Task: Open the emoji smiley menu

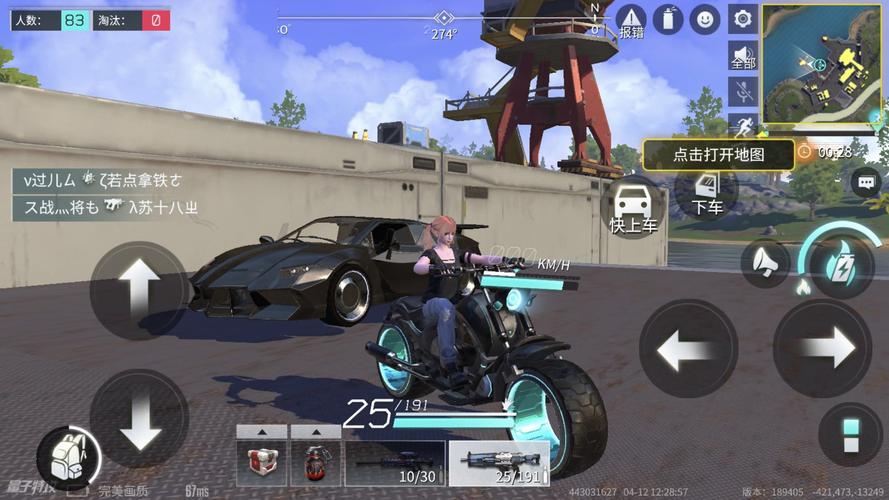Action: pyautogui.click(x=706, y=18)
